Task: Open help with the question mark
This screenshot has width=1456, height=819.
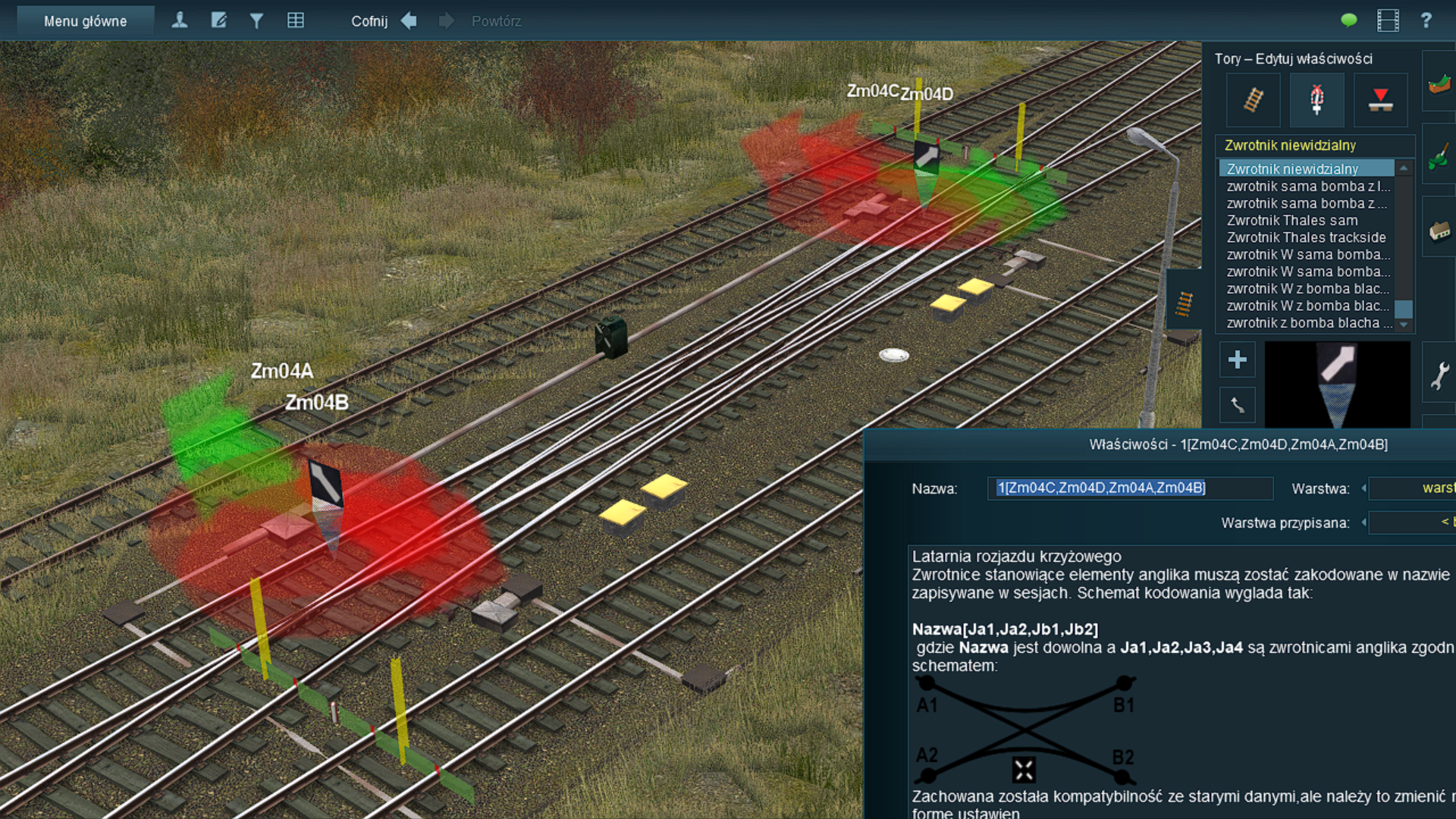Action: 1426,20
